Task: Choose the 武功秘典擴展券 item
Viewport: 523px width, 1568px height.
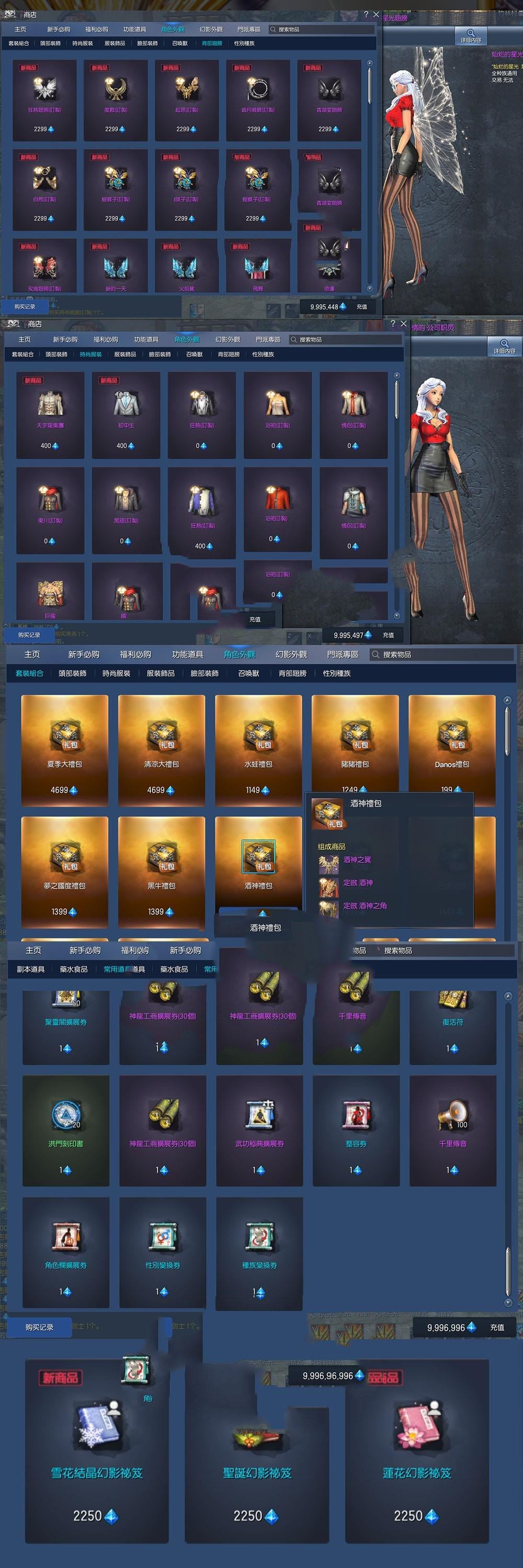Action: coord(259,1129)
